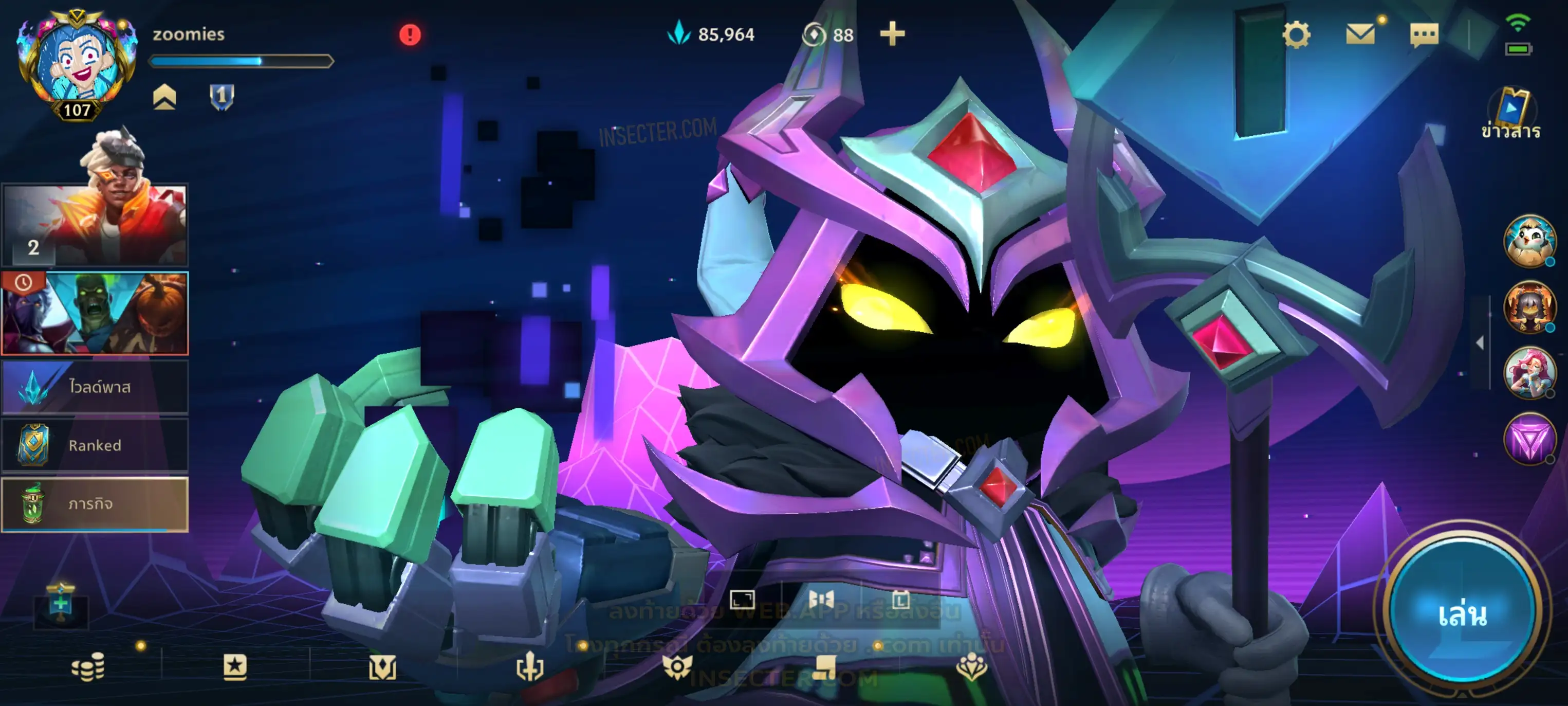Open the coin stack store icon
This screenshot has height=706, width=1568.
pyautogui.click(x=88, y=667)
